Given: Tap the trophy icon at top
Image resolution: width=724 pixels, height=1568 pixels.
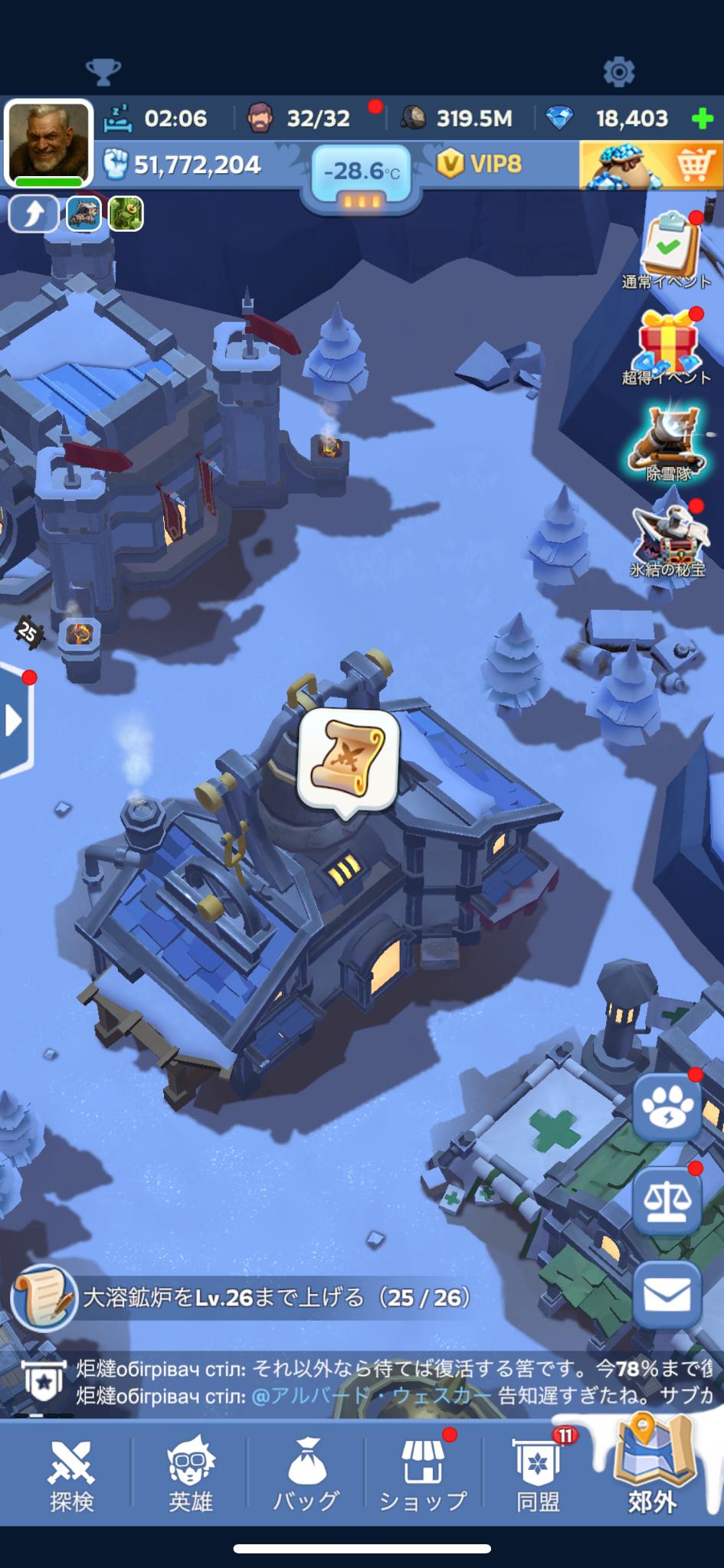Looking at the screenshot, I should pyautogui.click(x=103, y=72).
